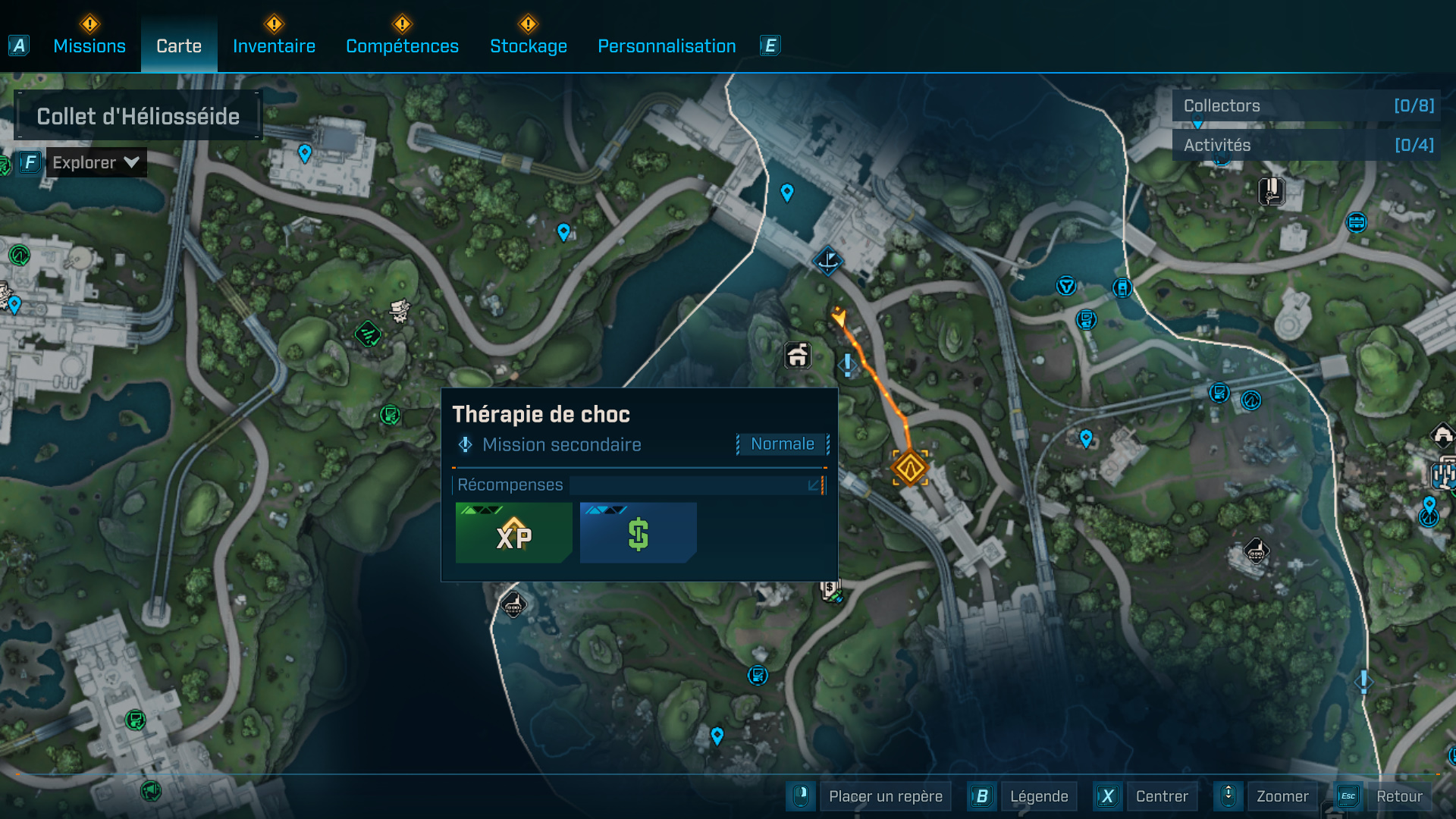Select the money reward tile
The width and height of the screenshot is (1456, 819).
click(638, 533)
